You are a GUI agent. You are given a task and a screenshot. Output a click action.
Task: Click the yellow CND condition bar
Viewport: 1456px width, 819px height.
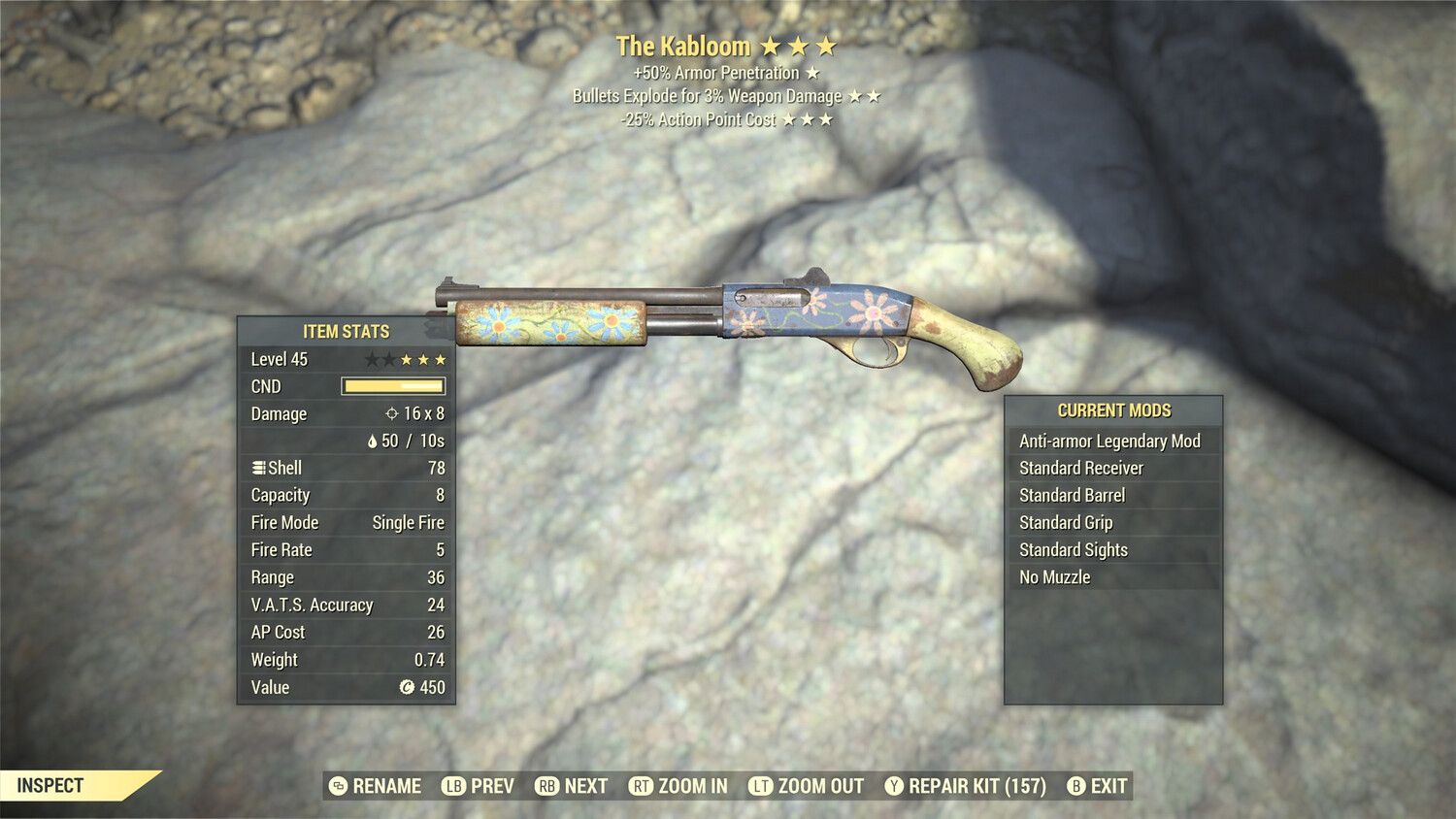coord(392,386)
